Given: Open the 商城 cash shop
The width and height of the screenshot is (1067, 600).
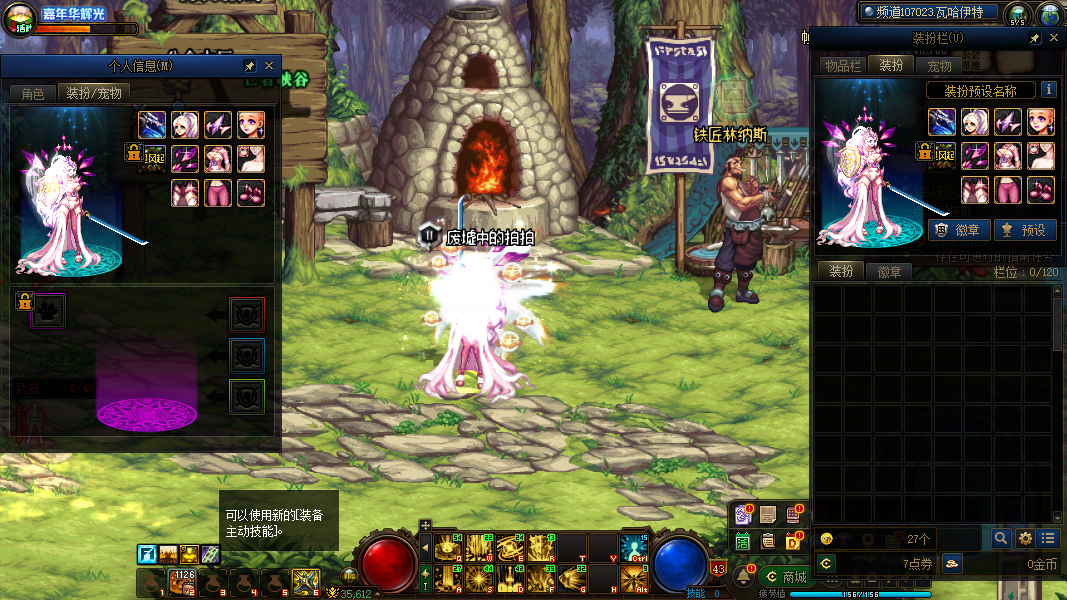Looking at the screenshot, I should 785,577.
